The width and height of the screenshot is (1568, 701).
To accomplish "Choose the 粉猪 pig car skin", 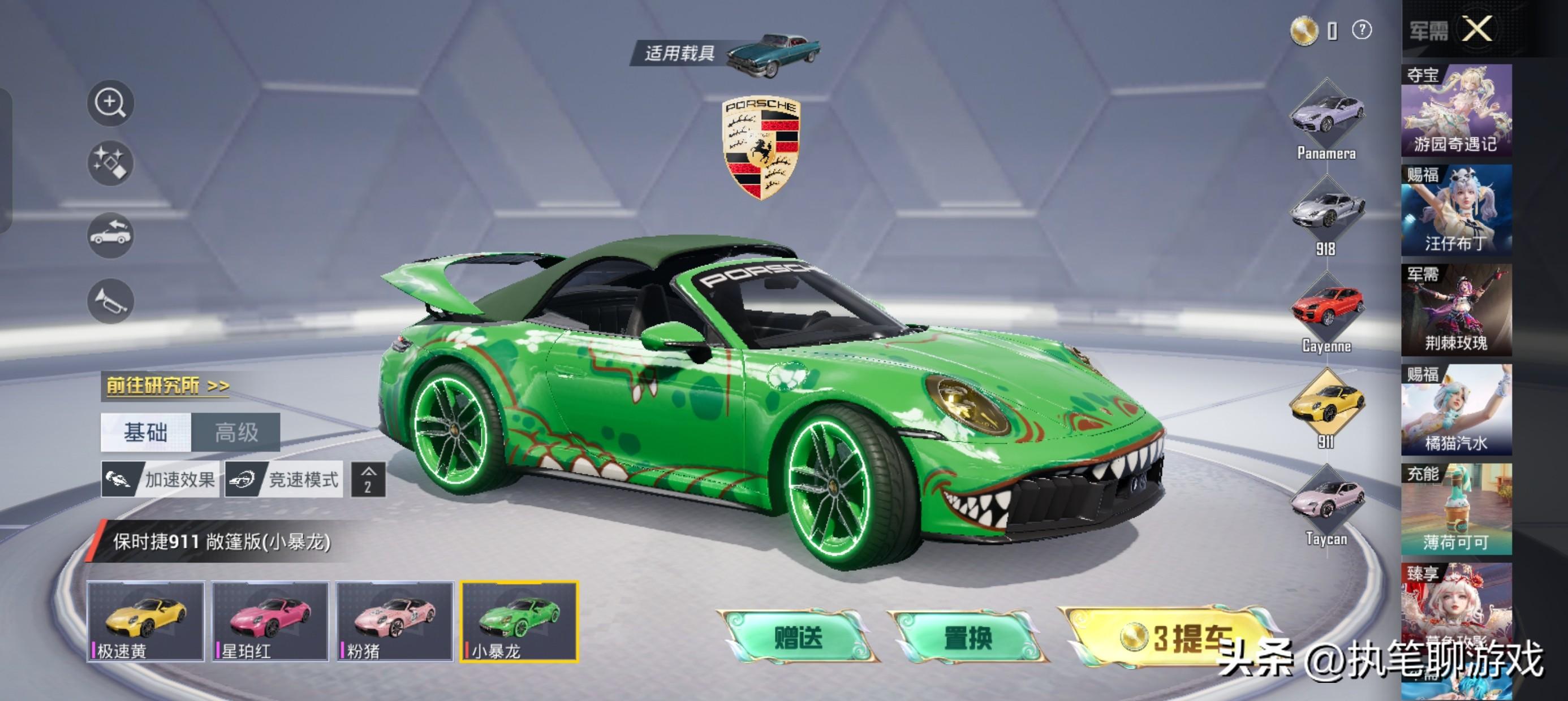I will [x=395, y=621].
